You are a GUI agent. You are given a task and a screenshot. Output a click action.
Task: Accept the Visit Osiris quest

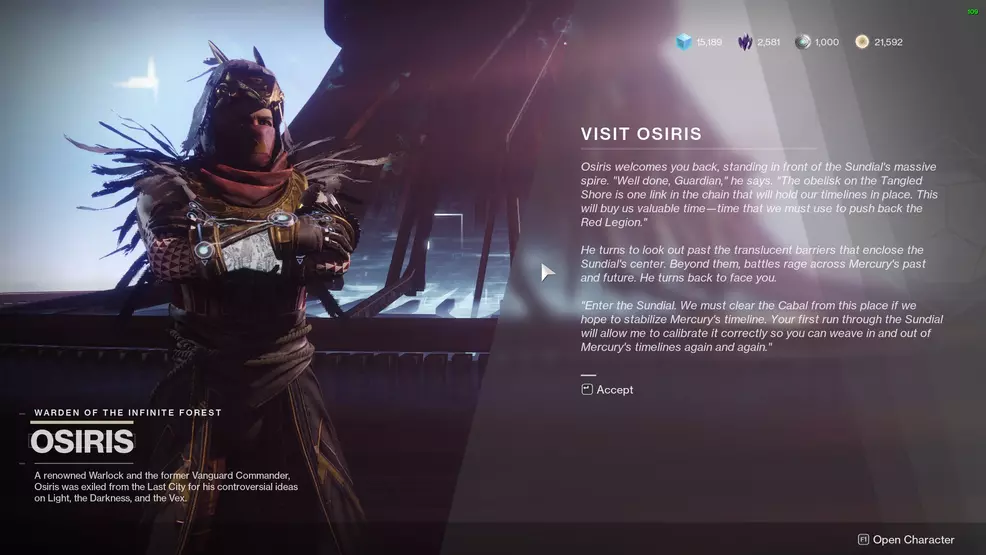(x=608, y=390)
